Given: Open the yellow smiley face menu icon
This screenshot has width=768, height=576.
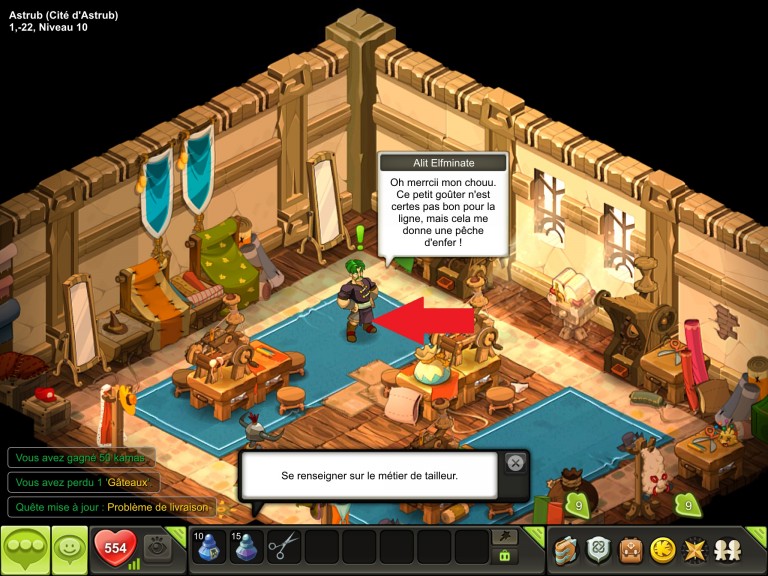Looking at the screenshot, I should 661,550.
